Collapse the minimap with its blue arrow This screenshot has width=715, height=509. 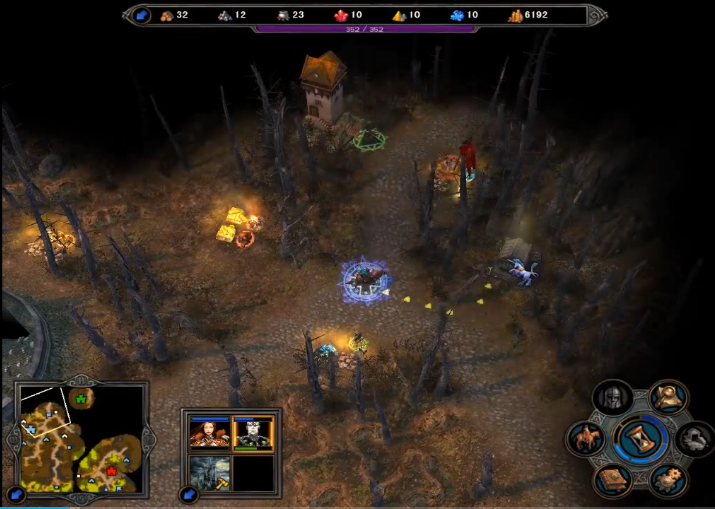point(16,494)
